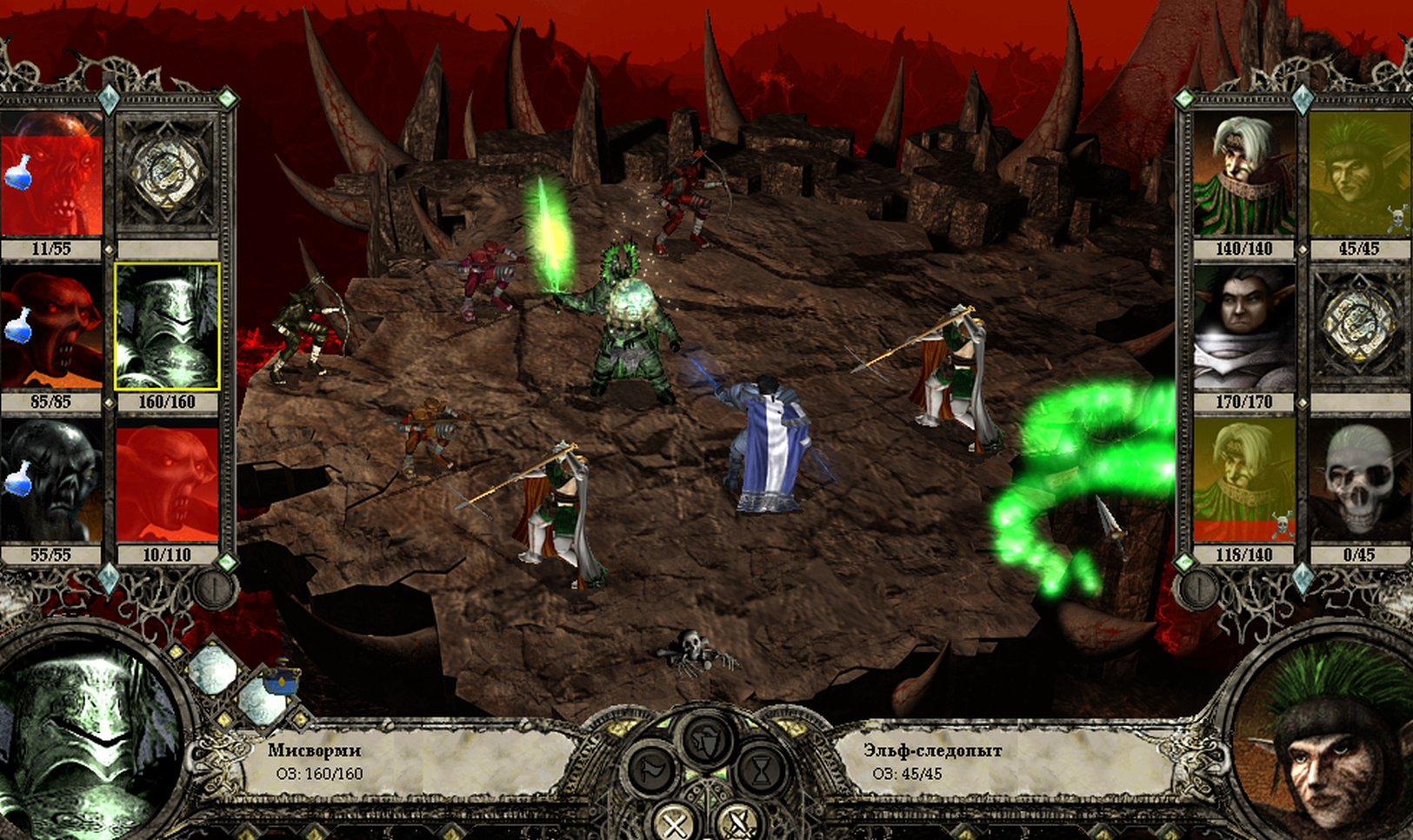Target the dark-haired elf at 170/170 health
This screenshot has width=1413, height=840.
point(1244,327)
